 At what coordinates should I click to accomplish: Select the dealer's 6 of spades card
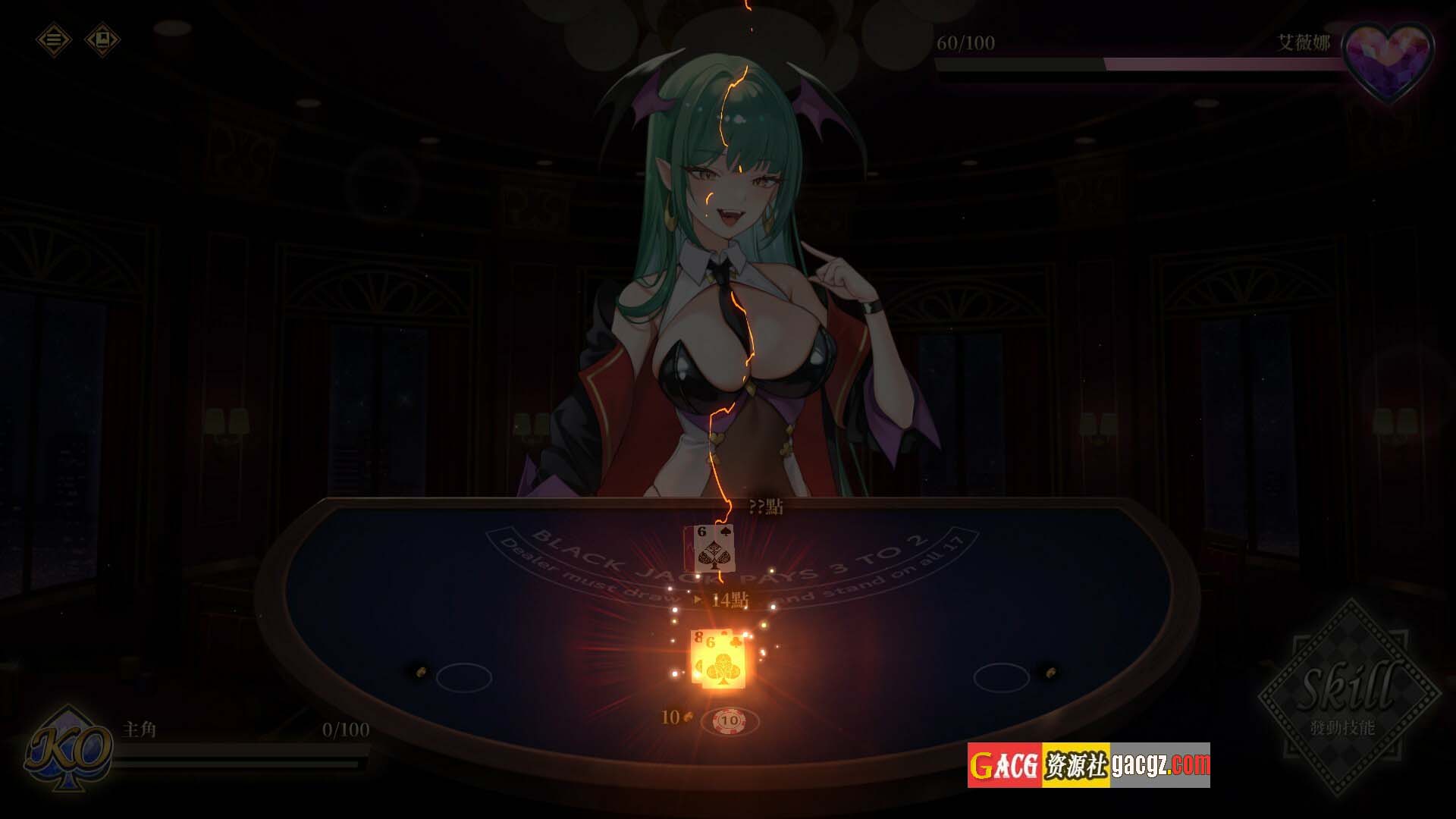click(x=715, y=548)
